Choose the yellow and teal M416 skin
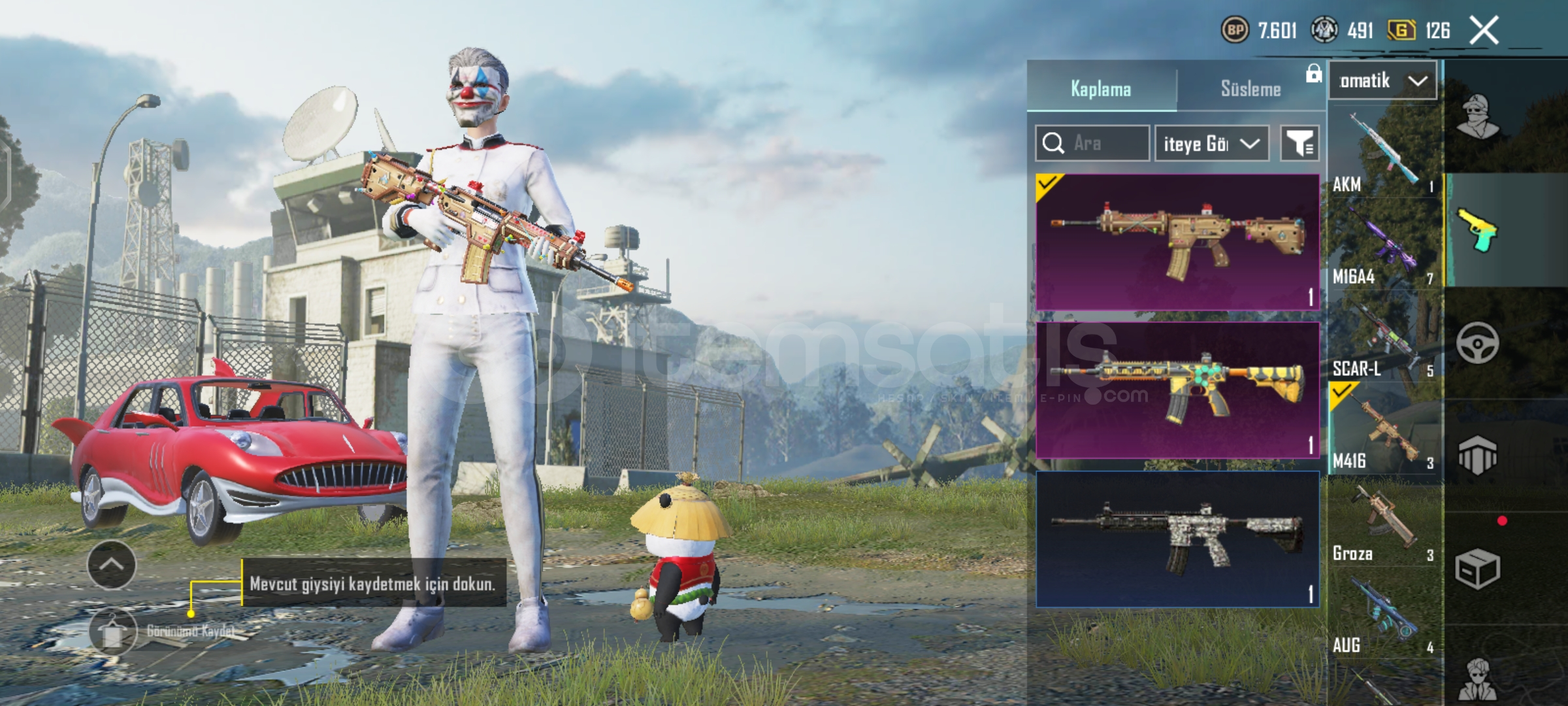This screenshot has width=1568, height=706. click(x=1177, y=390)
